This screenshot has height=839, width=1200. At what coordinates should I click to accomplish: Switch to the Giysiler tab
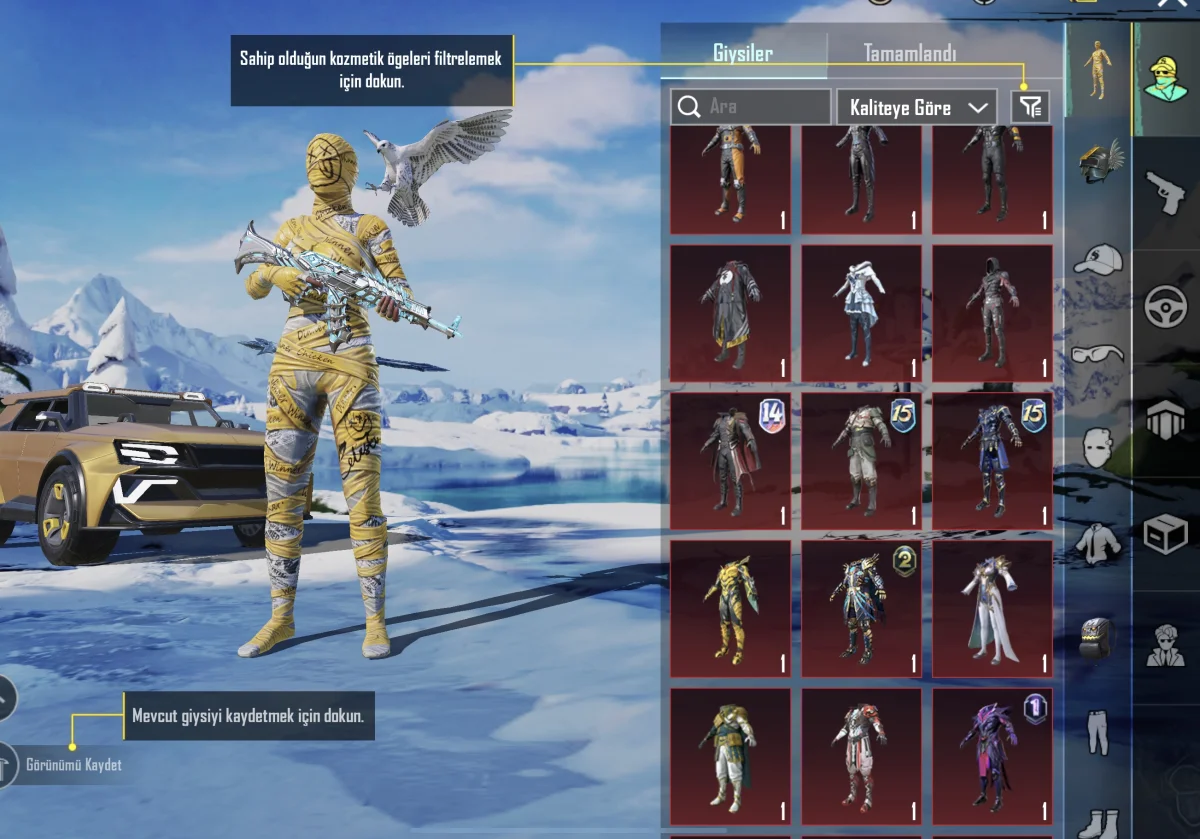tap(742, 54)
